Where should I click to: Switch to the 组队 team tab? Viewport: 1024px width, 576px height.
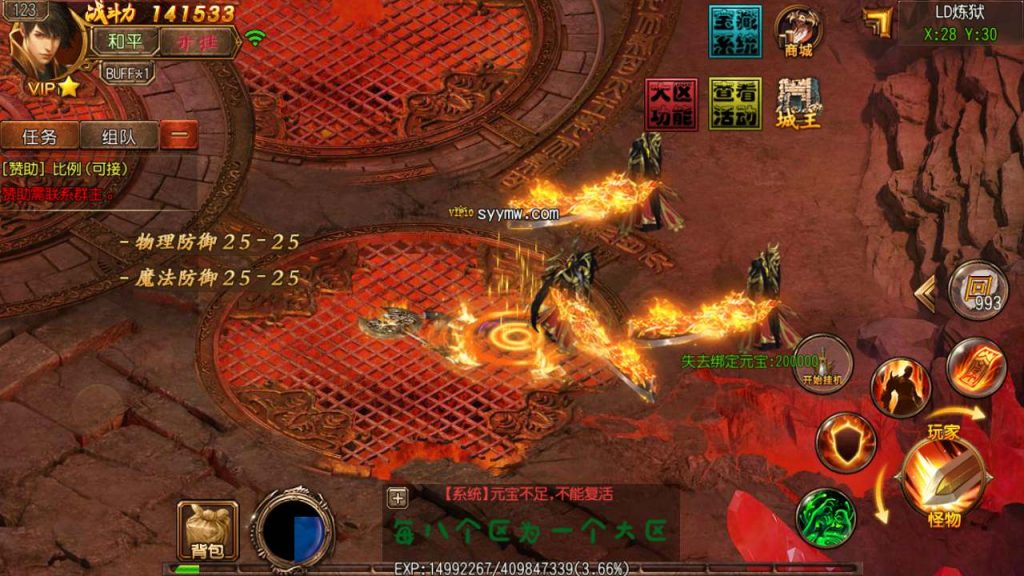pos(117,136)
